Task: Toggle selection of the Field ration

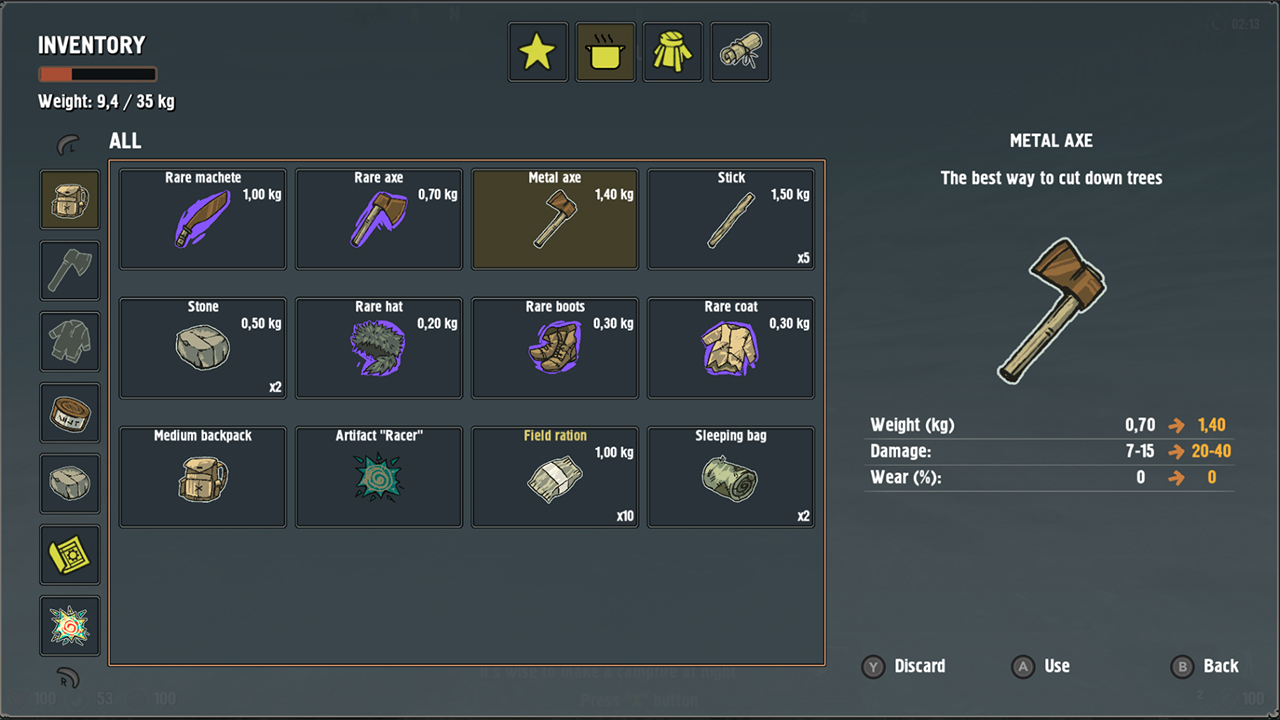Action: 554,477
